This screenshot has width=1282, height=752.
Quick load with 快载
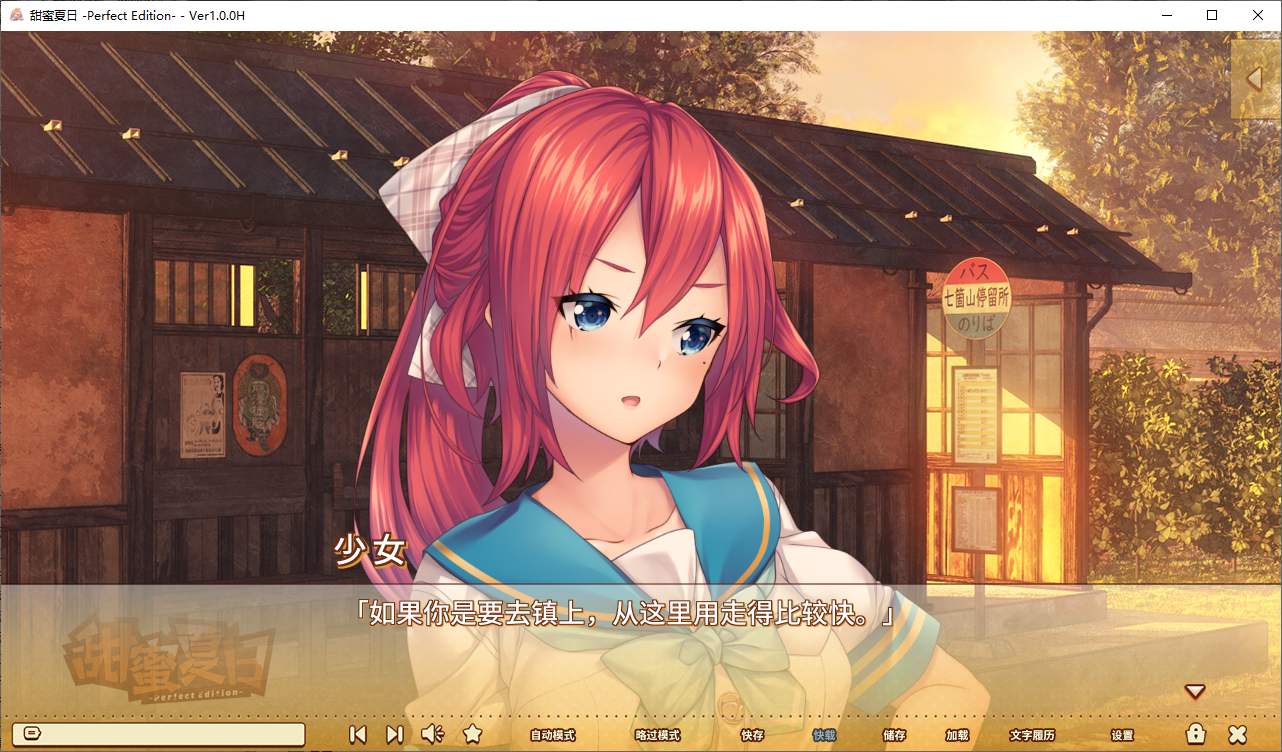[824, 735]
